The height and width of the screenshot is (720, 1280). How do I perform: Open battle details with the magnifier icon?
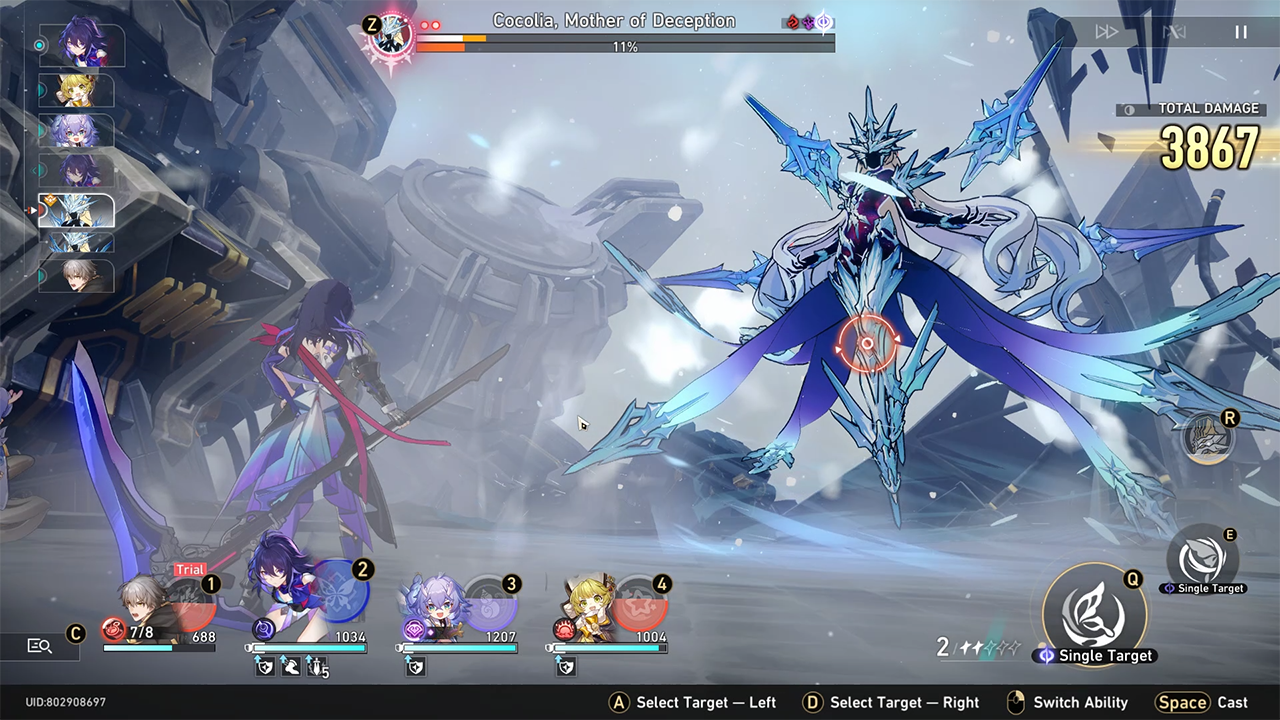(x=40, y=646)
